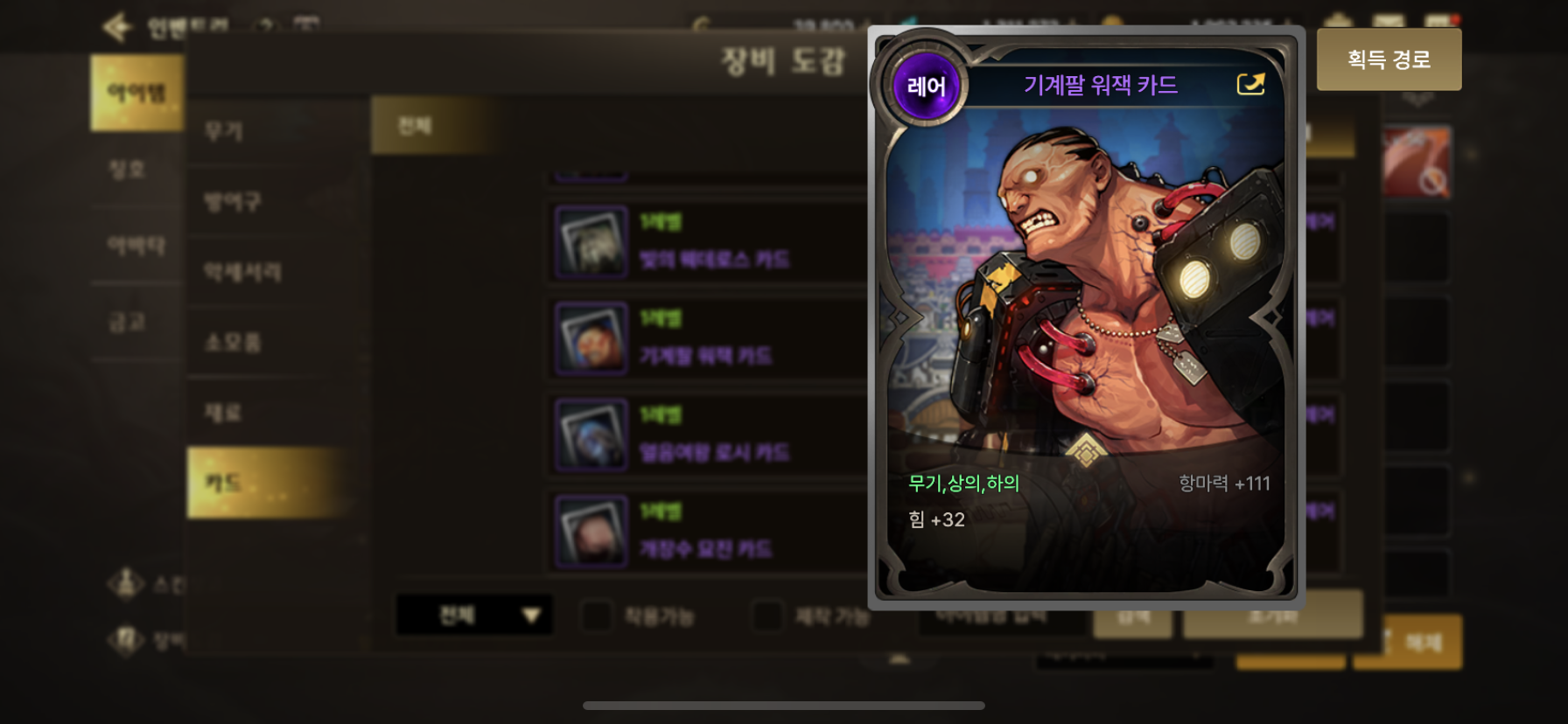The height and width of the screenshot is (724, 1568).
Task: Choose the 방어구 equipment category
Action: point(233,202)
